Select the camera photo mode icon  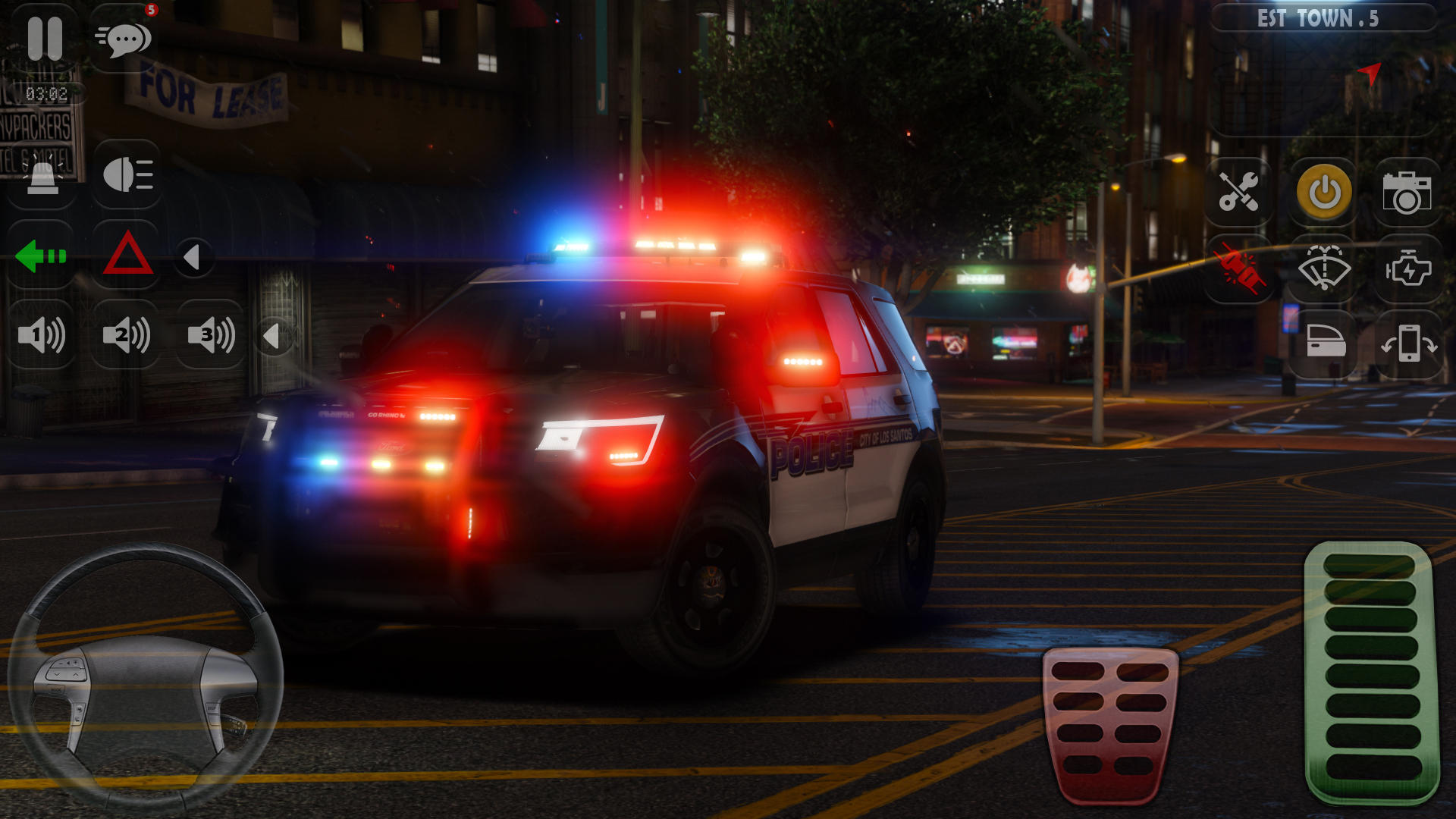coord(1408,192)
